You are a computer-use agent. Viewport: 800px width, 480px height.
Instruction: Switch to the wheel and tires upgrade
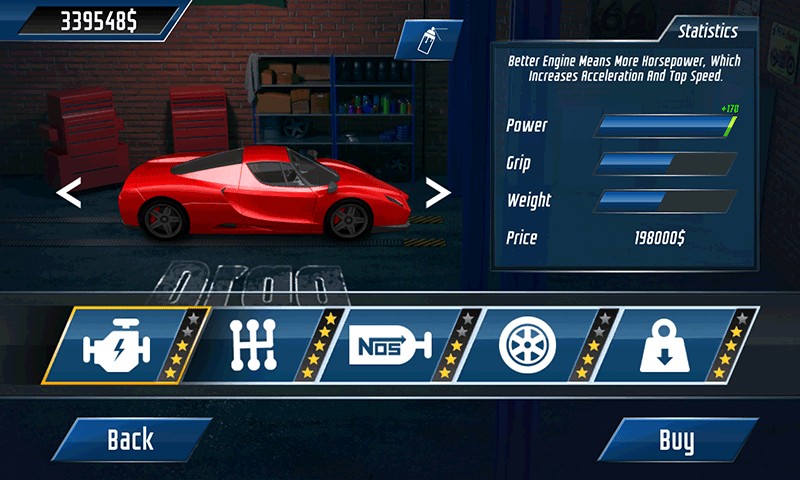coord(530,346)
